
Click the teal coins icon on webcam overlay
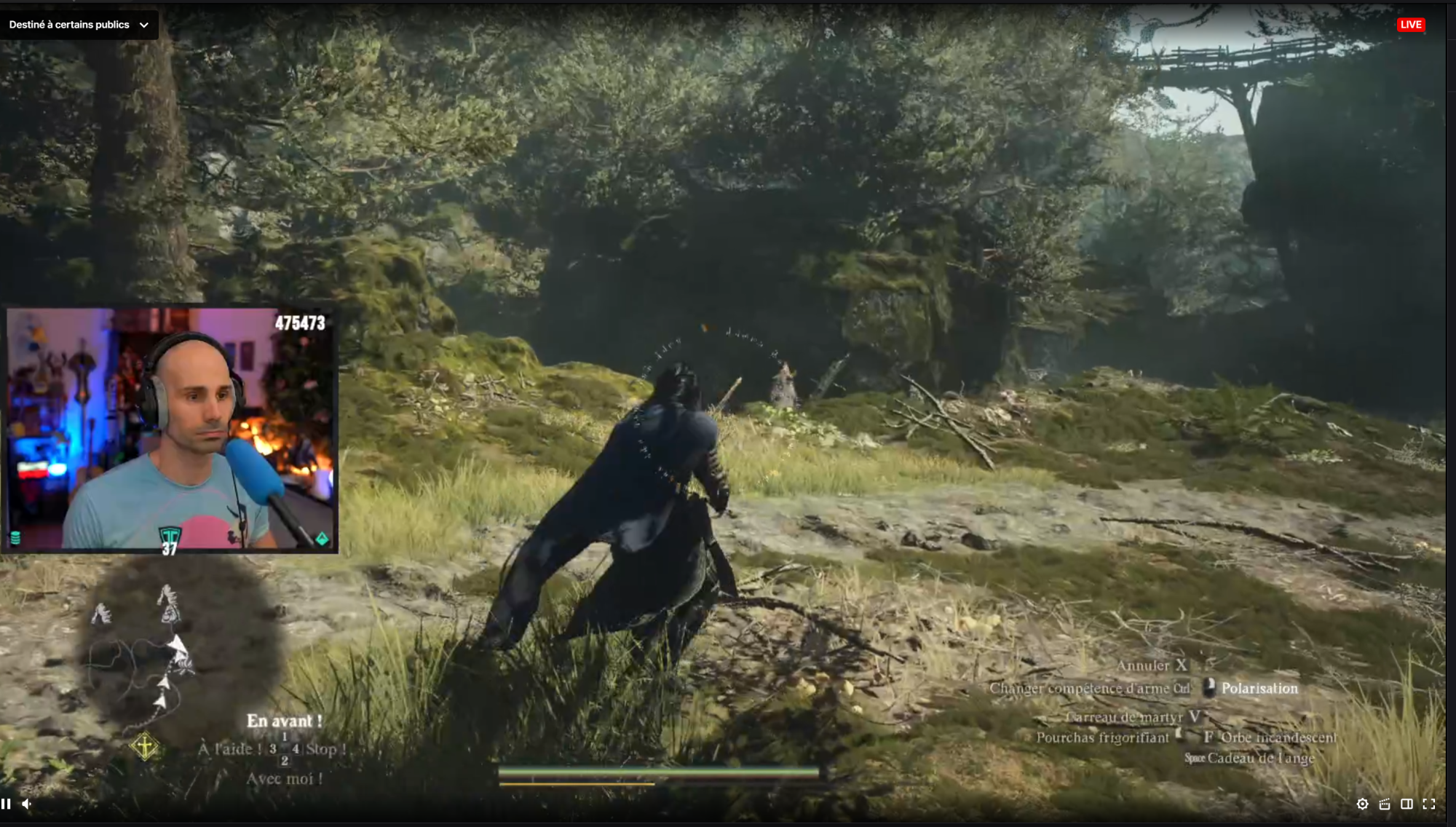pos(15,538)
